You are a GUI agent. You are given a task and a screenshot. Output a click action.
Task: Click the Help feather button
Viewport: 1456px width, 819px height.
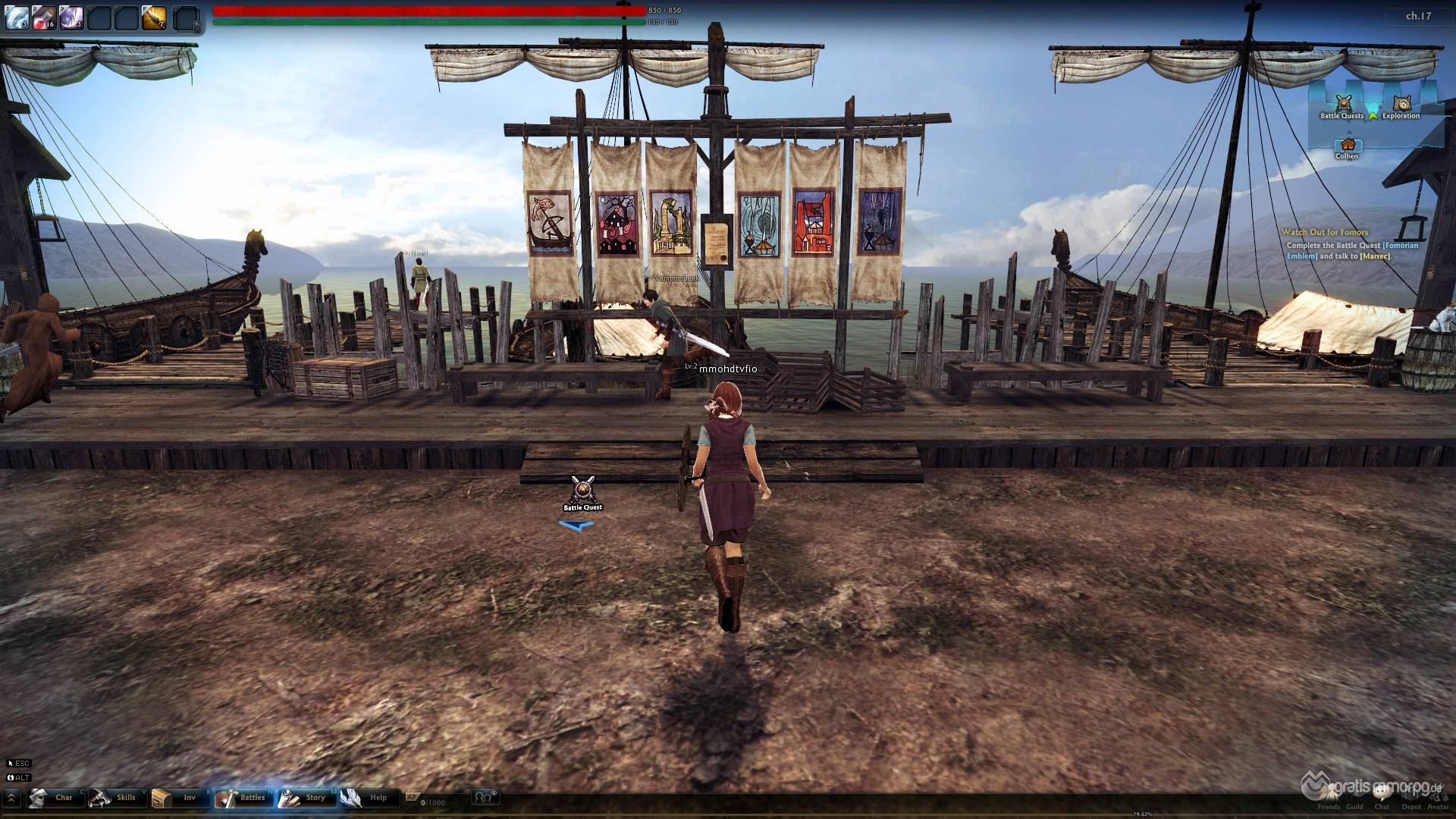click(366, 798)
